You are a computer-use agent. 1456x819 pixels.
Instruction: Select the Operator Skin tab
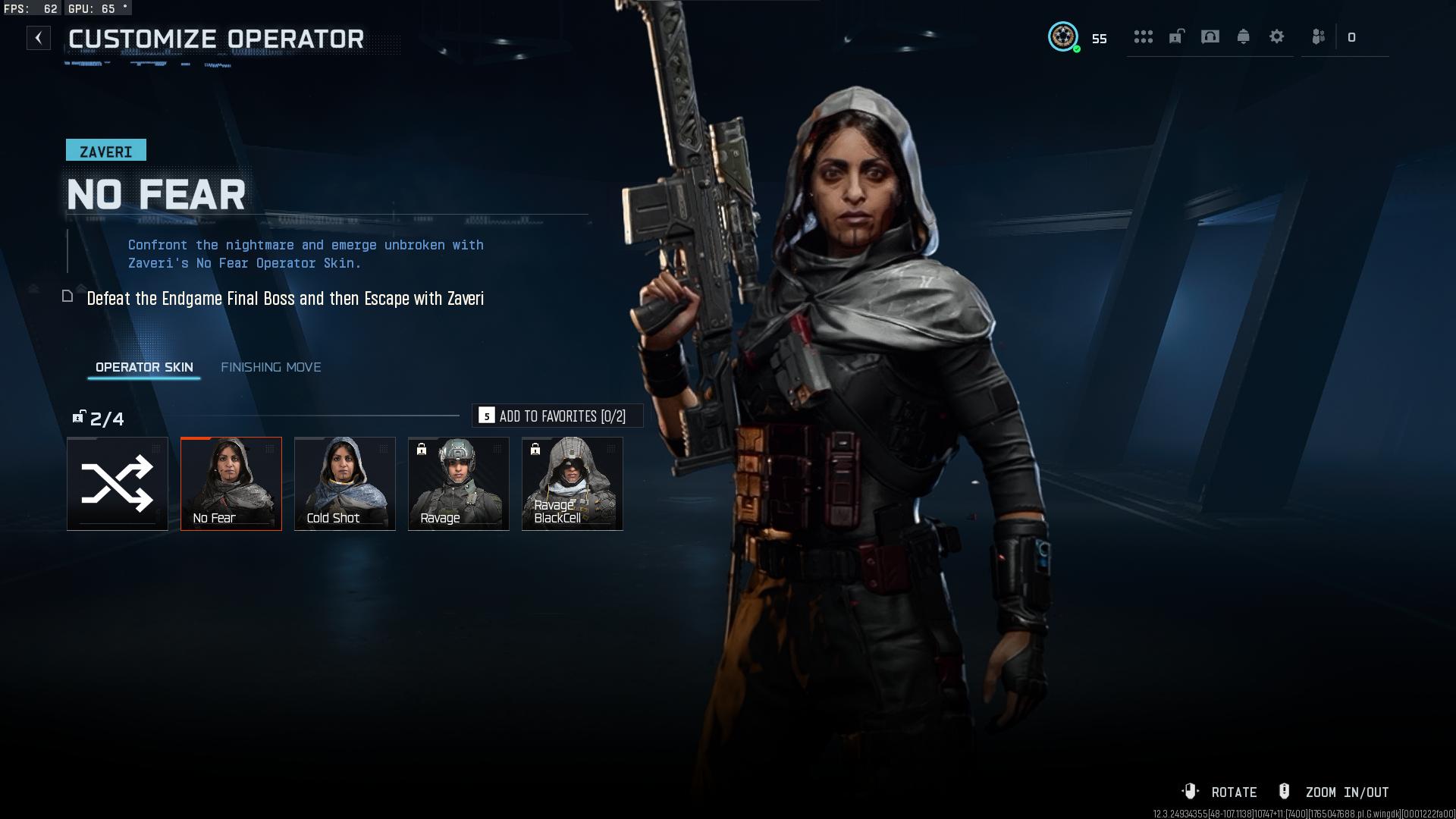144,367
